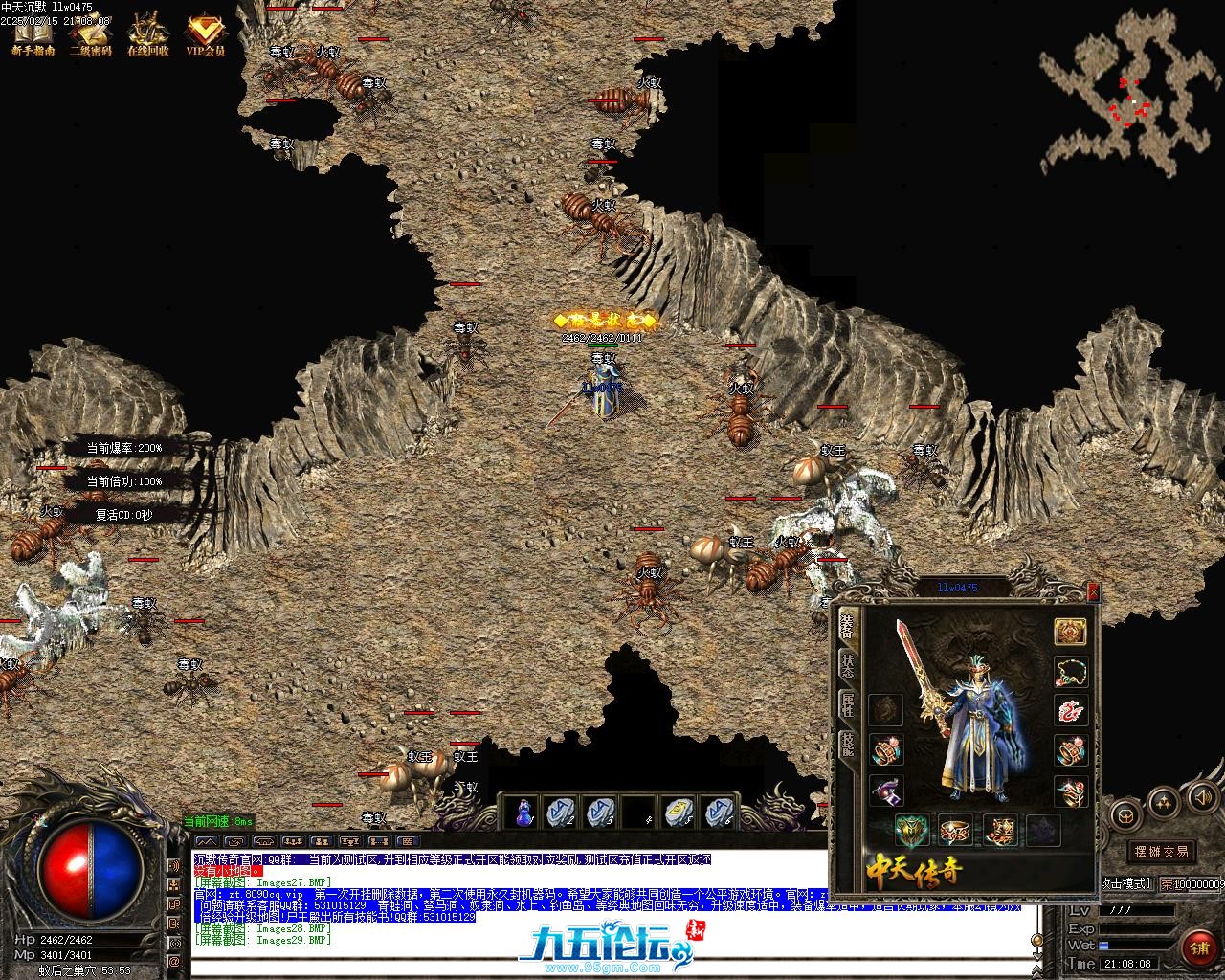Use the yellow scroll stone in hotbar
Viewport: 1225px width, 980px height.
(x=679, y=813)
